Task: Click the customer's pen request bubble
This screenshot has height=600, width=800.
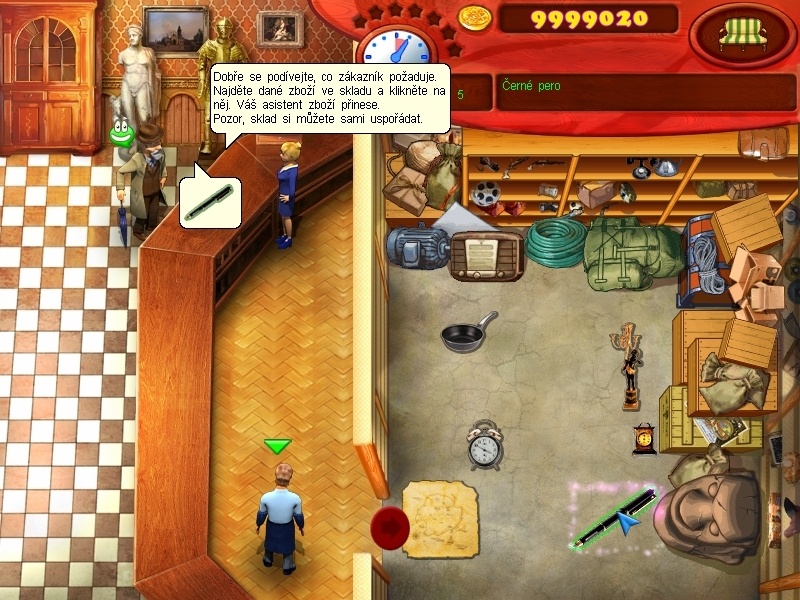Action: pyautogui.click(x=210, y=202)
